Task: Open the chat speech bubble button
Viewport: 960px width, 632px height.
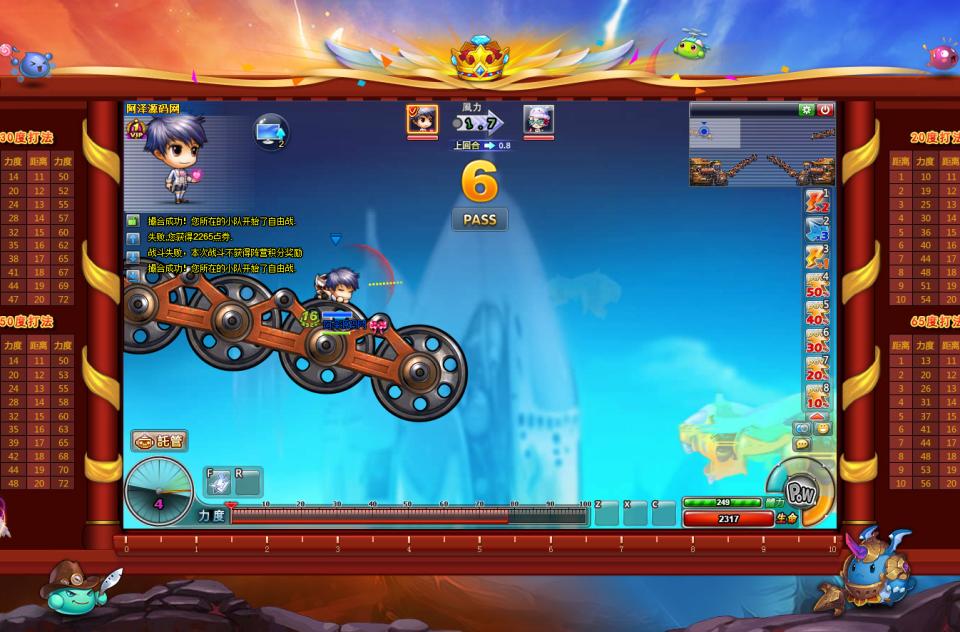Action: pos(802,443)
